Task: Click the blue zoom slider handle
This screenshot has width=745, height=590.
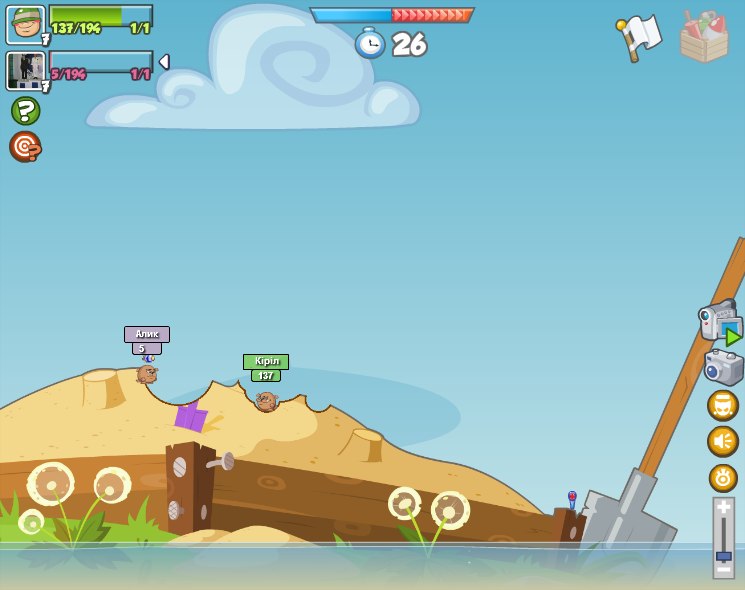Action: pos(723,555)
